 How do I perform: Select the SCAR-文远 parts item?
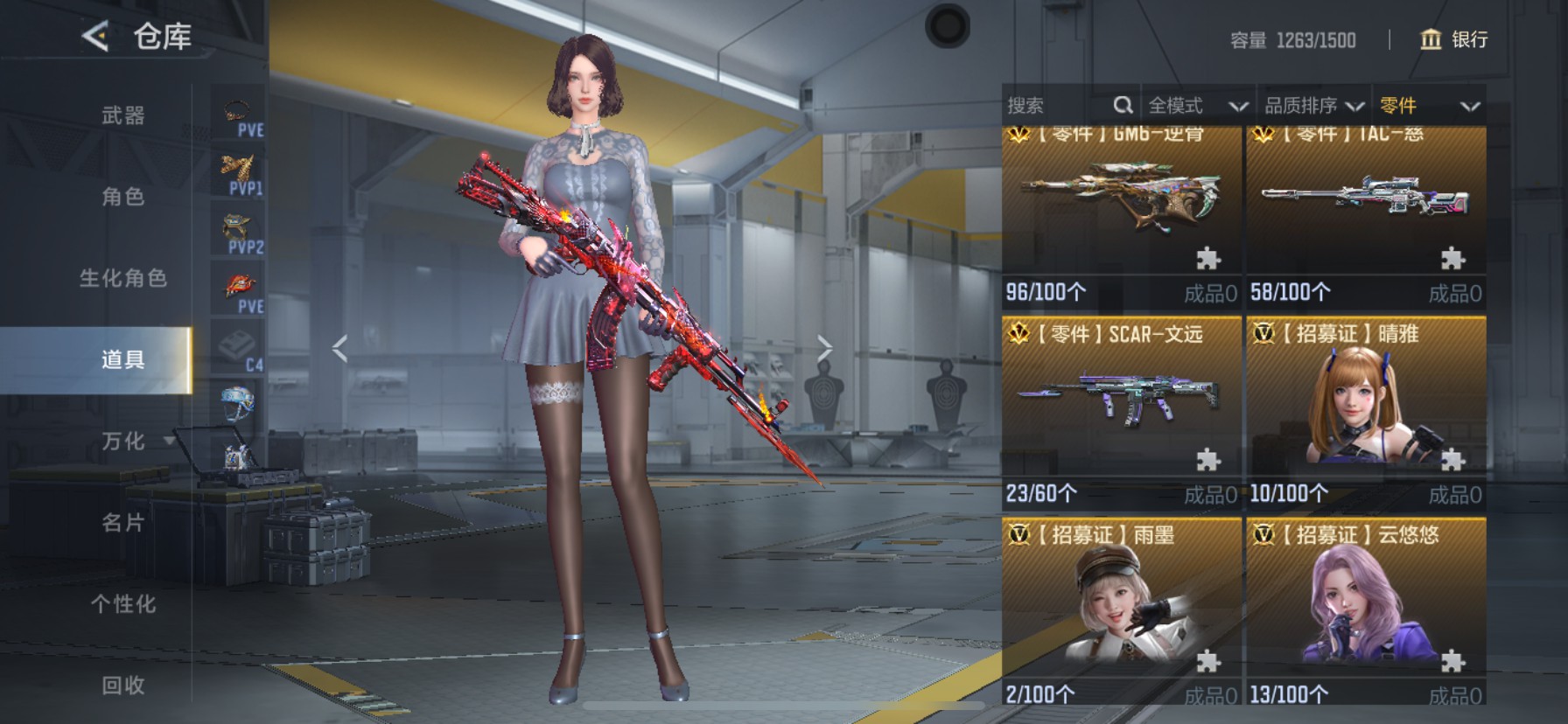click(x=1121, y=411)
